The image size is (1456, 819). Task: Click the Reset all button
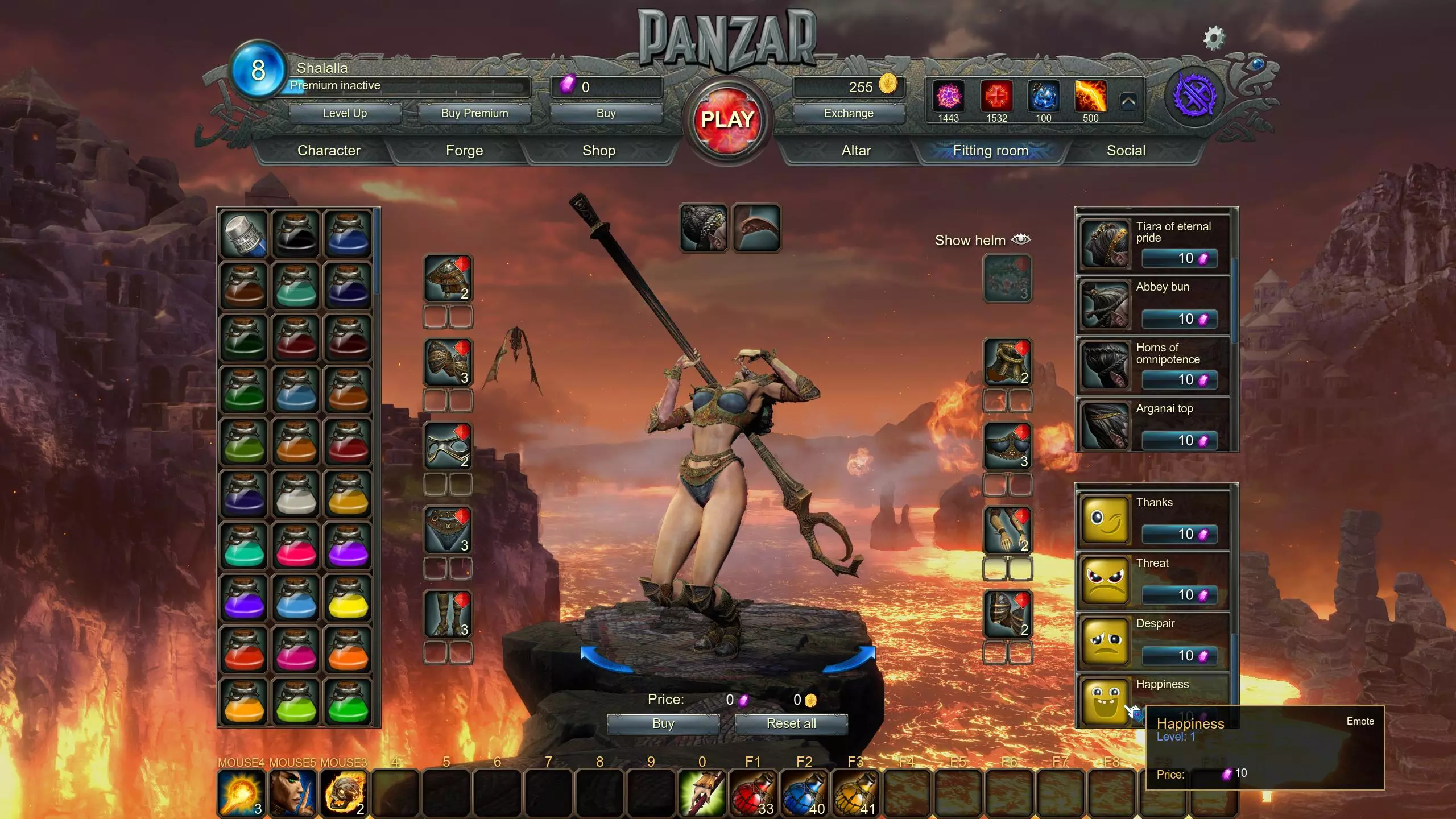[791, 723]
